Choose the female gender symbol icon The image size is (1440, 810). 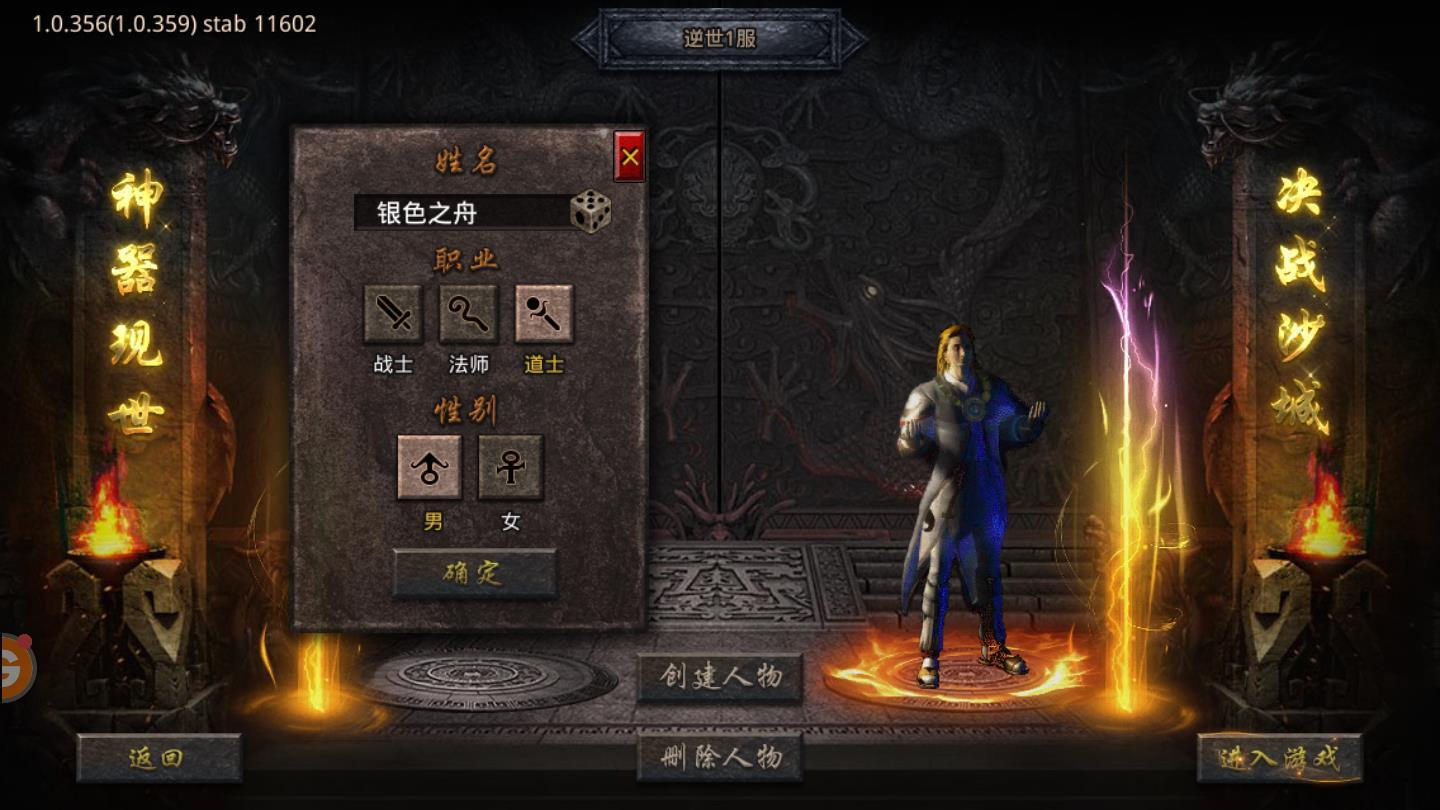(507, 467)
